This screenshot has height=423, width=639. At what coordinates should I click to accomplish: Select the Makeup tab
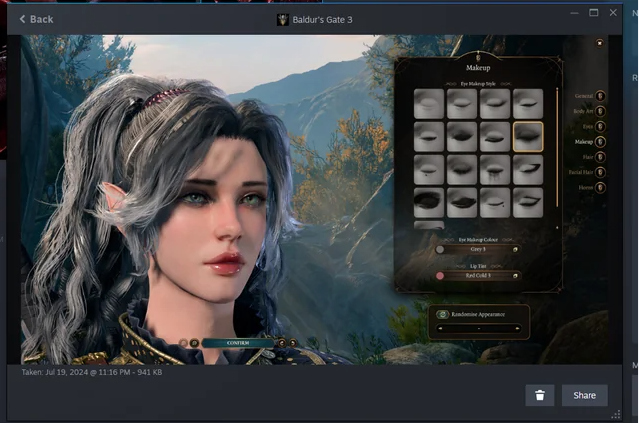600,142
